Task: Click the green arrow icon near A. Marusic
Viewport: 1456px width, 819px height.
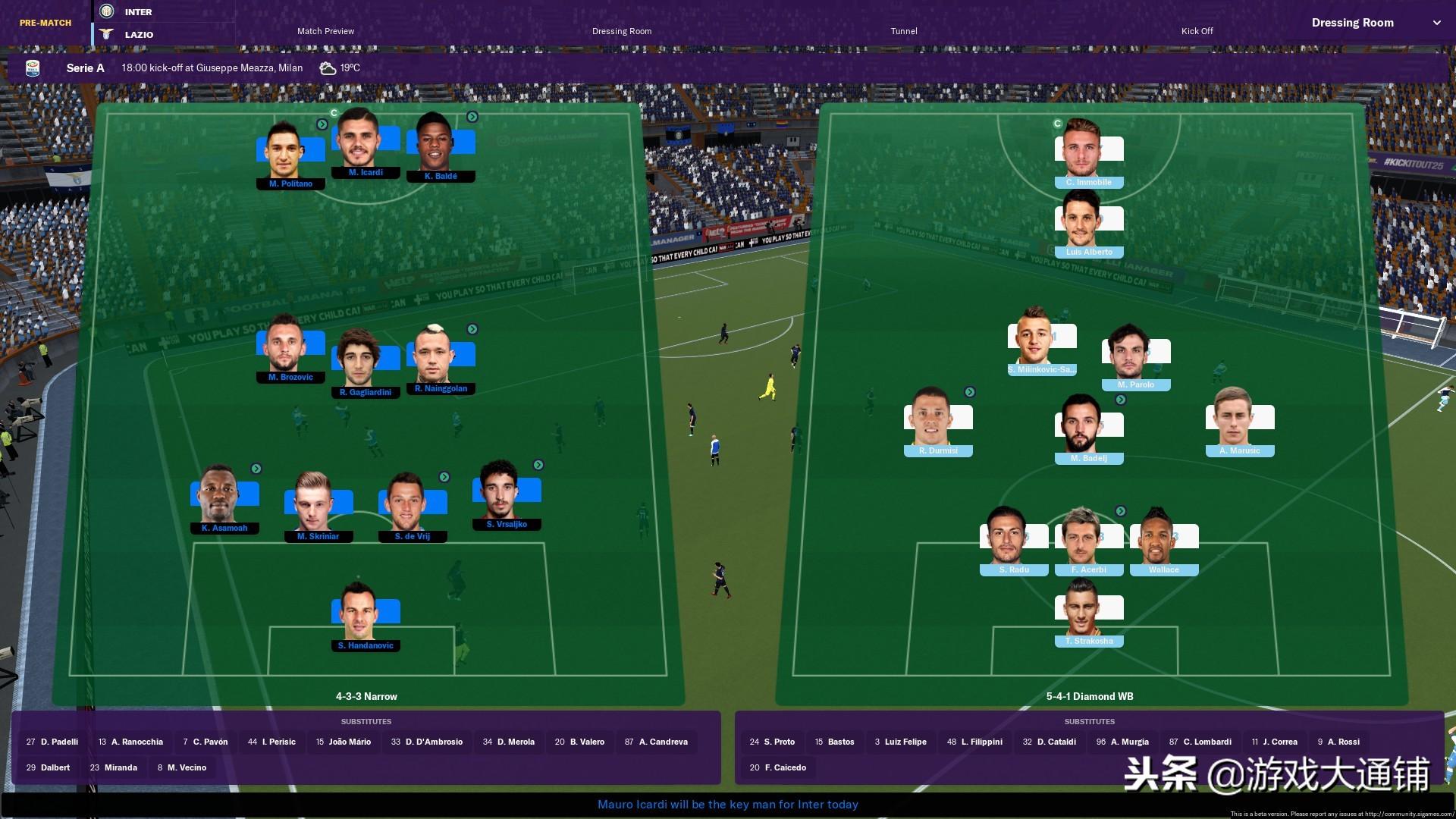Action: (1121, 399)
